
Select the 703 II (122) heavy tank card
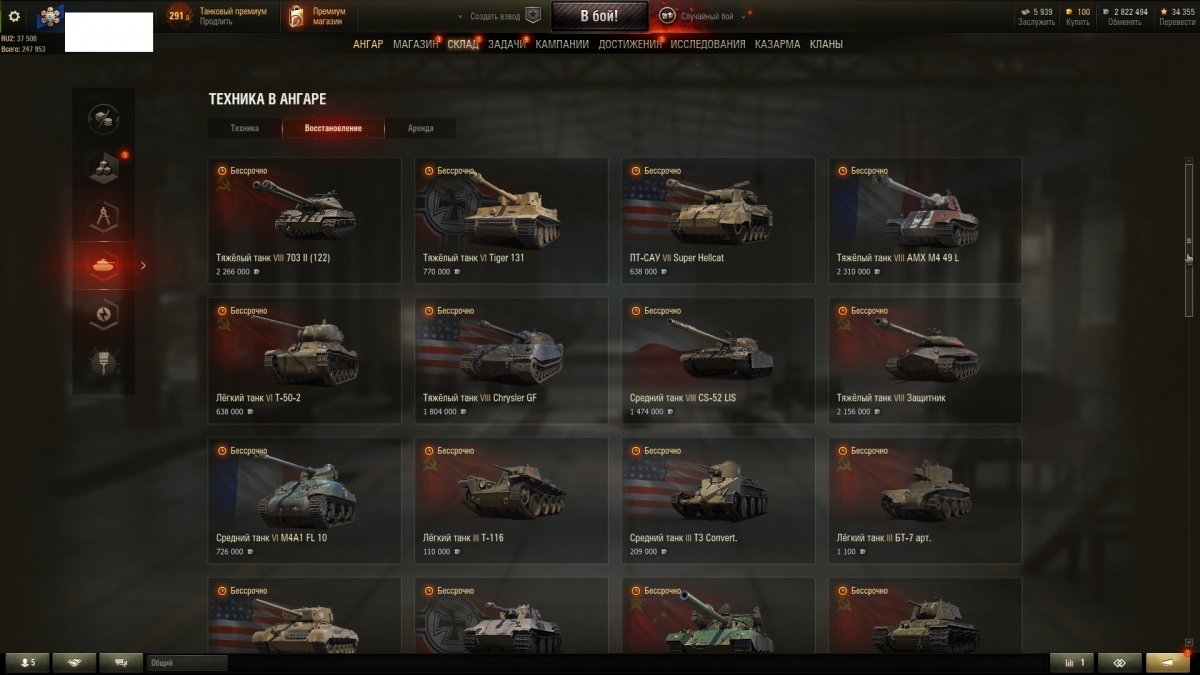click(304, 220)
